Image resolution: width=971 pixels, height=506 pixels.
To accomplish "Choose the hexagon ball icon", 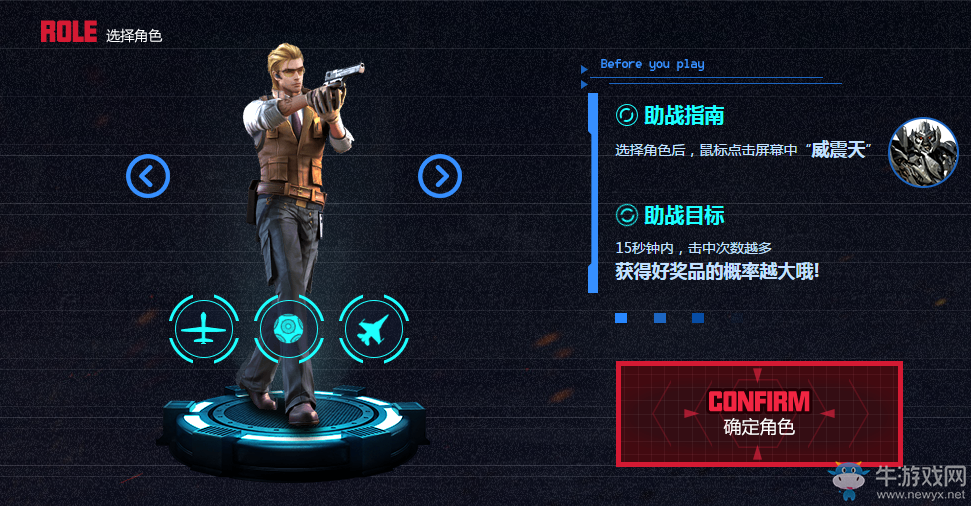I will 288,328.
